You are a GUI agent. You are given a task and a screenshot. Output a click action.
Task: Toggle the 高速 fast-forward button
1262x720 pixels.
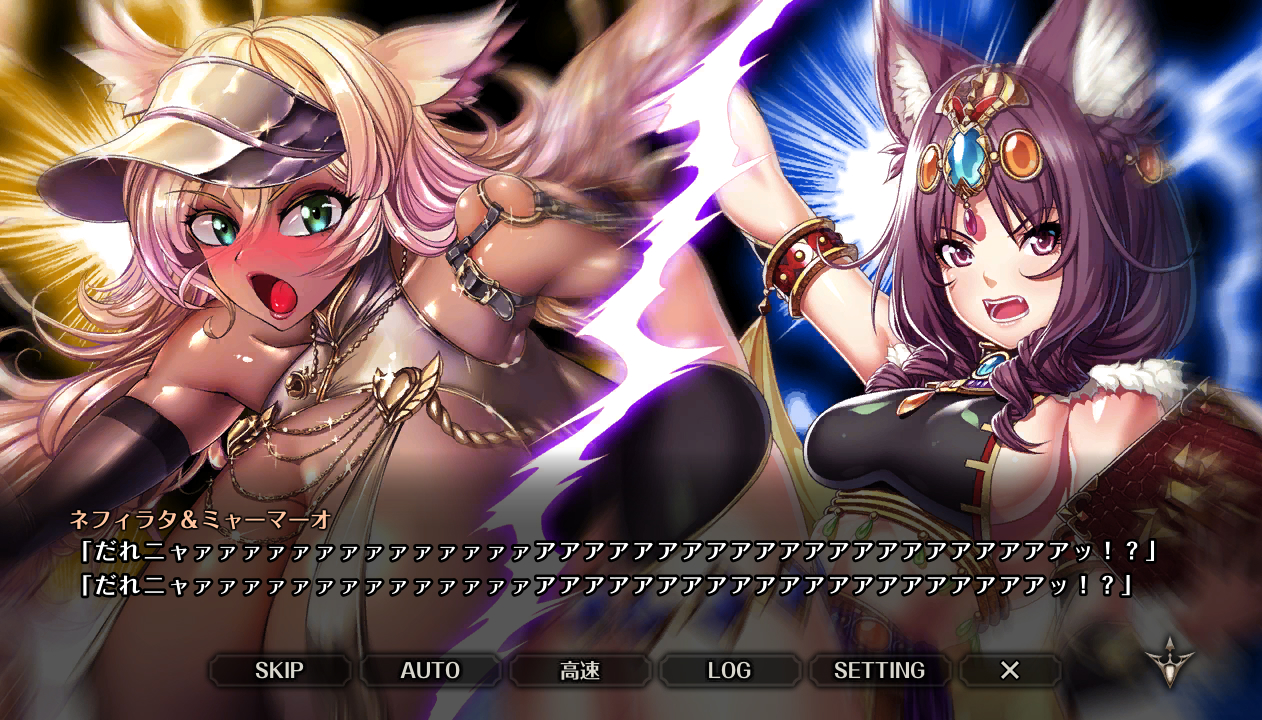580,670
